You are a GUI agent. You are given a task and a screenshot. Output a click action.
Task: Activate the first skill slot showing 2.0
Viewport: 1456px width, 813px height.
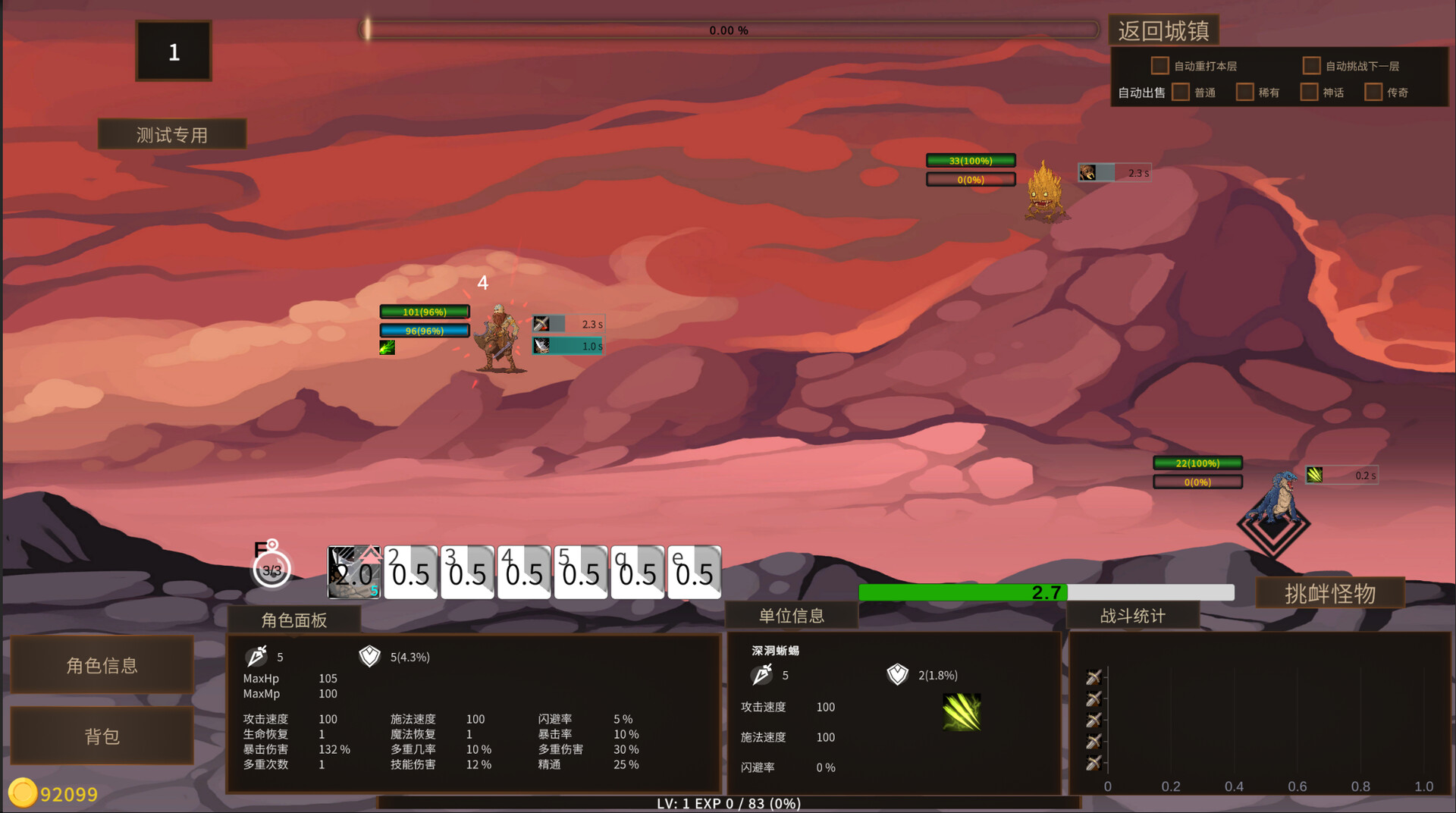pos(354,573)
